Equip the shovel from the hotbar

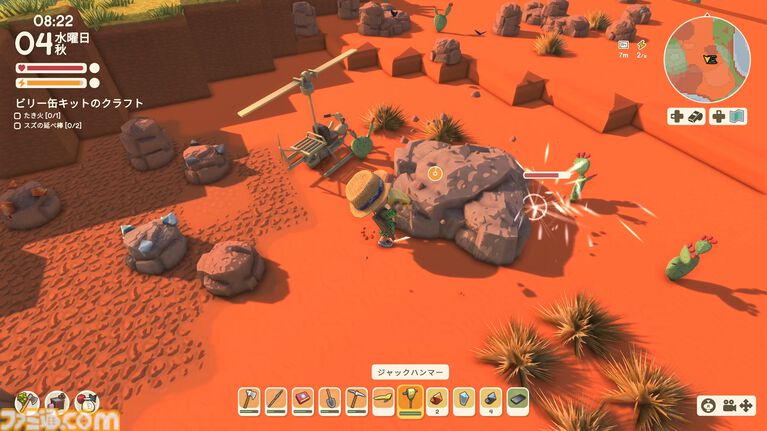pyautogui.click(x=330, y=401)
